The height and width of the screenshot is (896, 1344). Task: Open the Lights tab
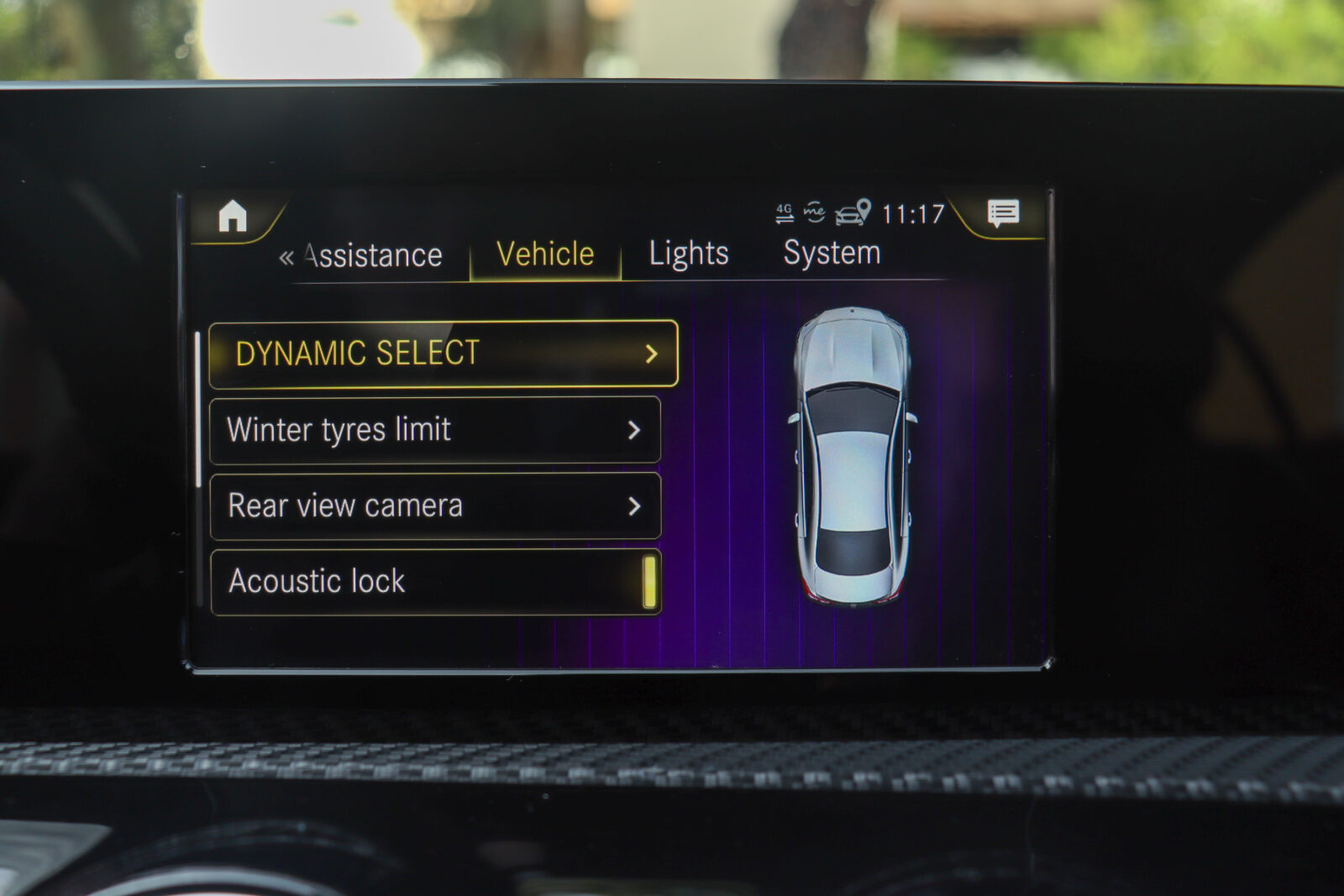click(x=689, y=254)
